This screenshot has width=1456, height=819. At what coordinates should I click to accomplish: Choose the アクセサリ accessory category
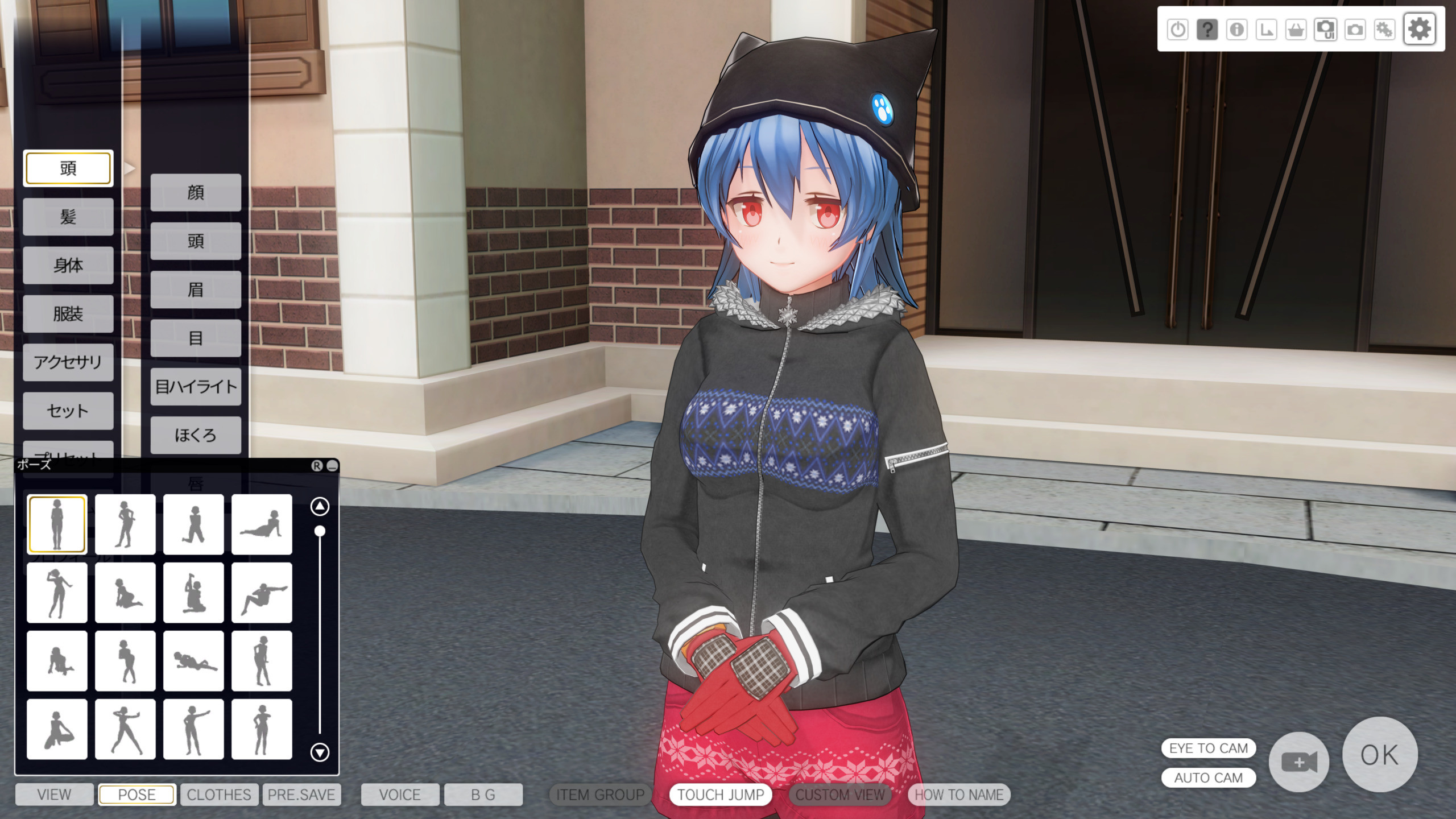pos(68,362)
